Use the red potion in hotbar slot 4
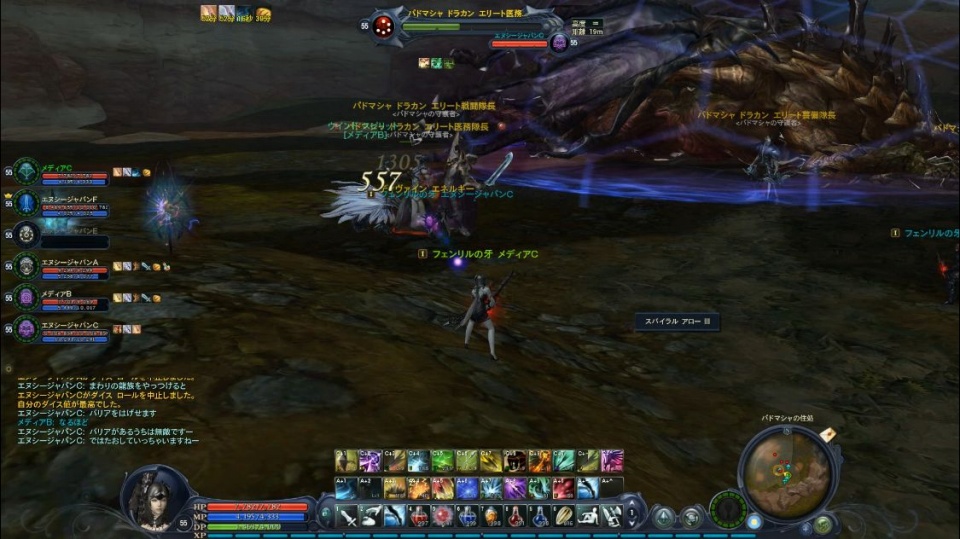 [419, 517]
